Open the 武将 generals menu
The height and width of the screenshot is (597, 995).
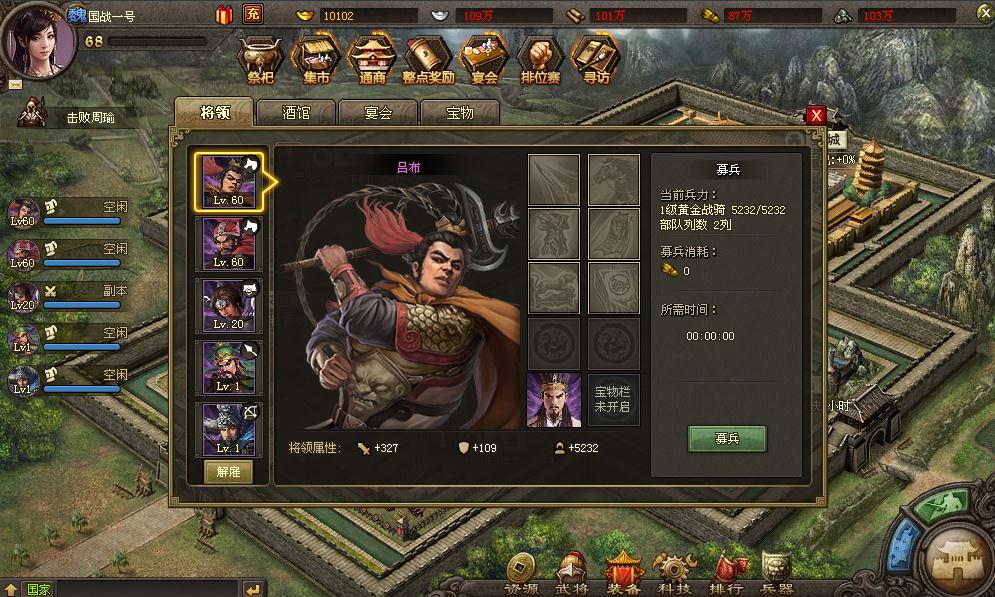(572, 574)
